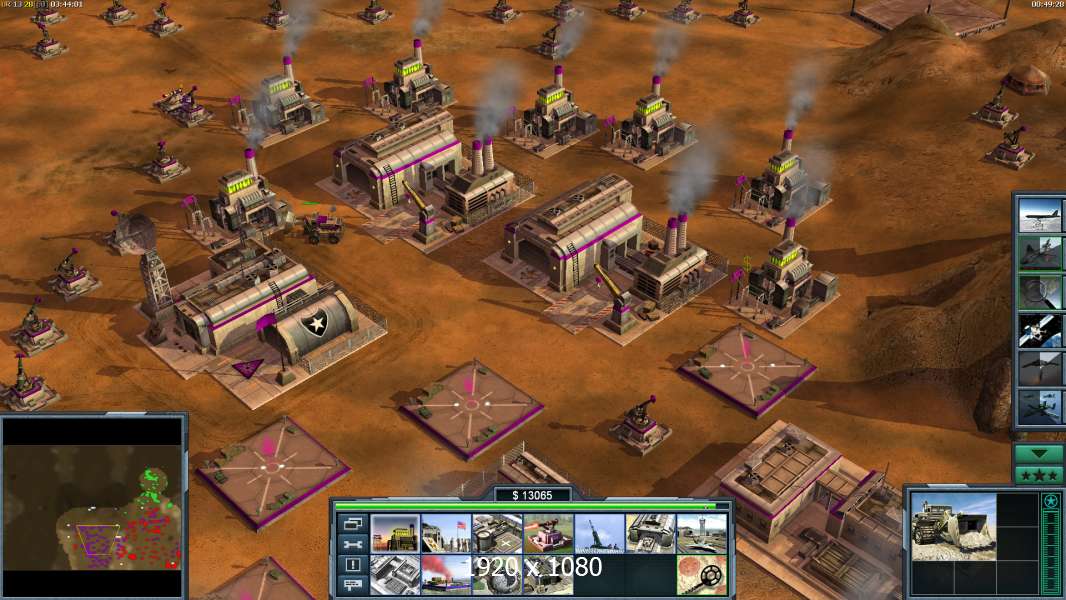Select the power plant build icon
Image resolution: width=1066 pixels, height=600 pixels.
395,533
